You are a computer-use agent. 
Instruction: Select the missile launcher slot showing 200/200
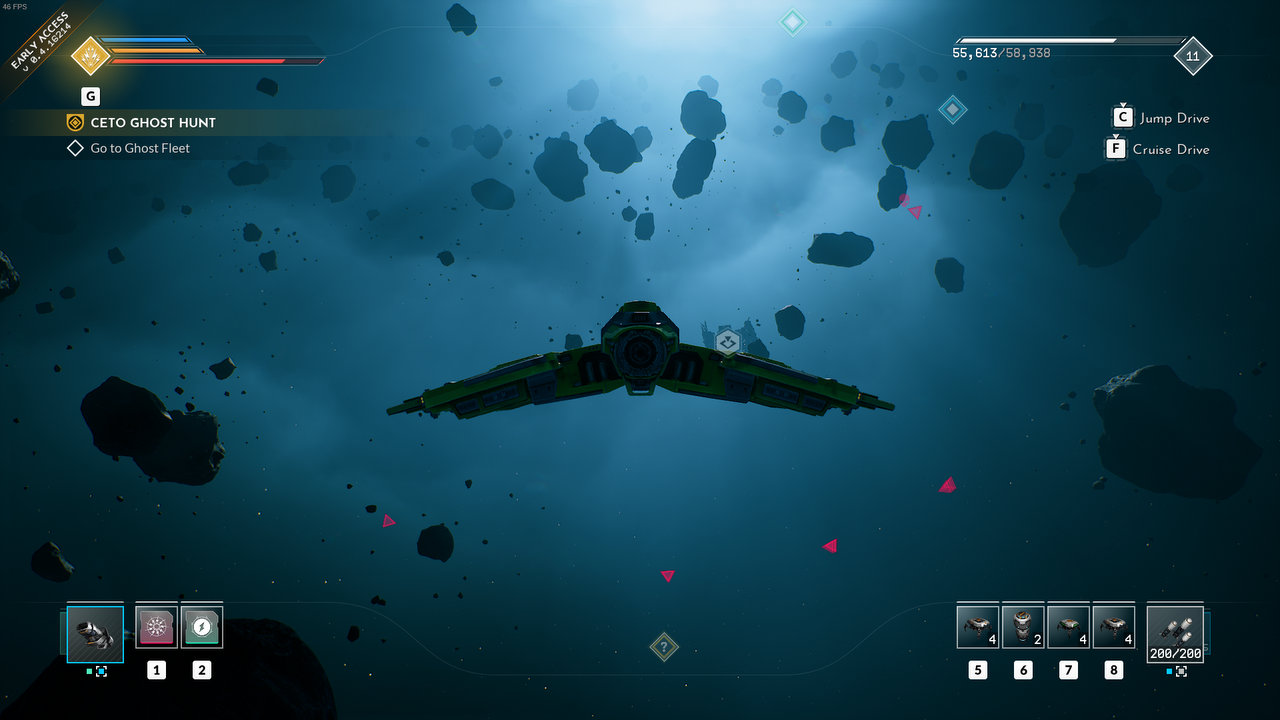pos(1175,634)
